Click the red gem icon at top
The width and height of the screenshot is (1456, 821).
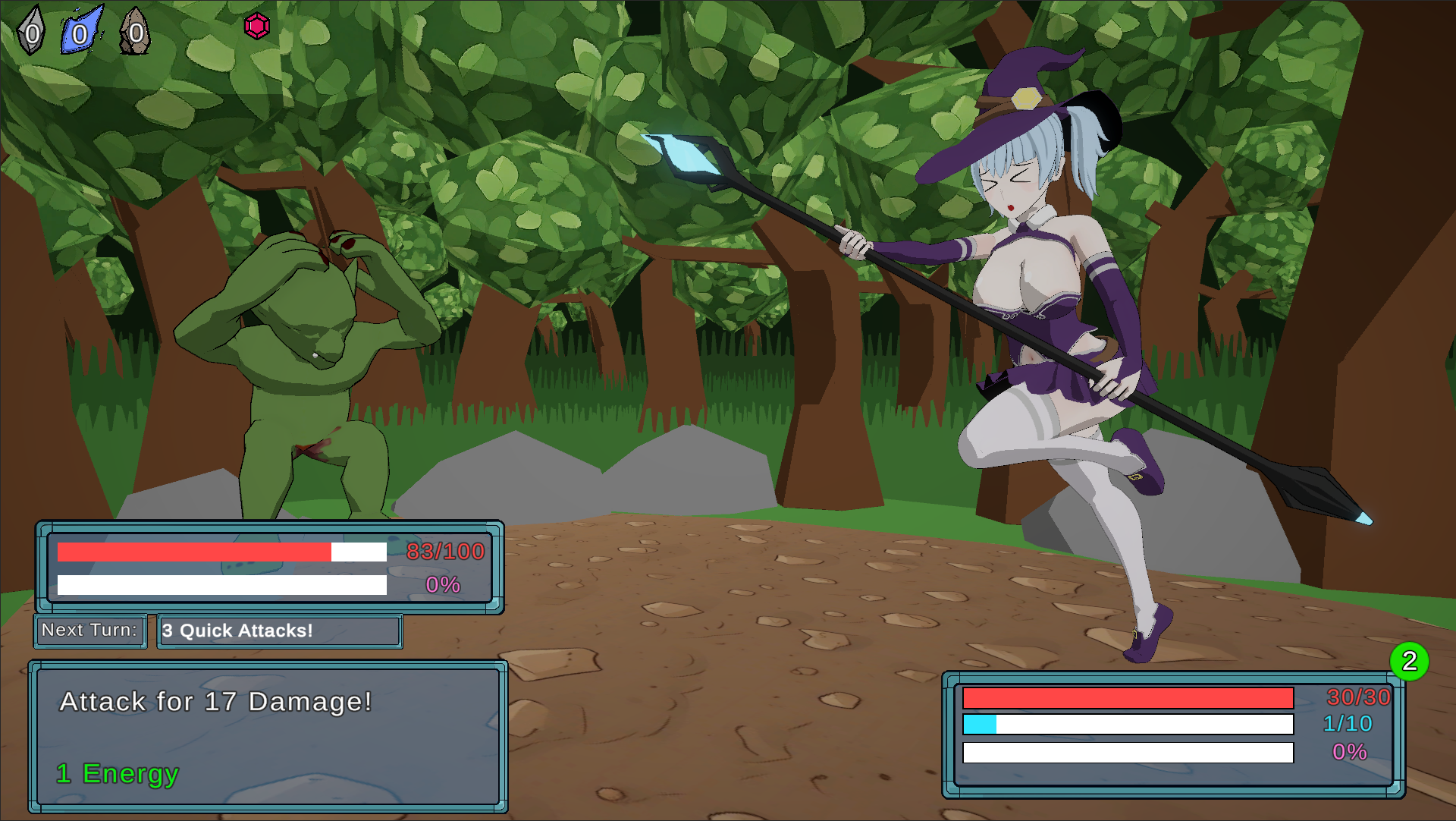(258, 26)
